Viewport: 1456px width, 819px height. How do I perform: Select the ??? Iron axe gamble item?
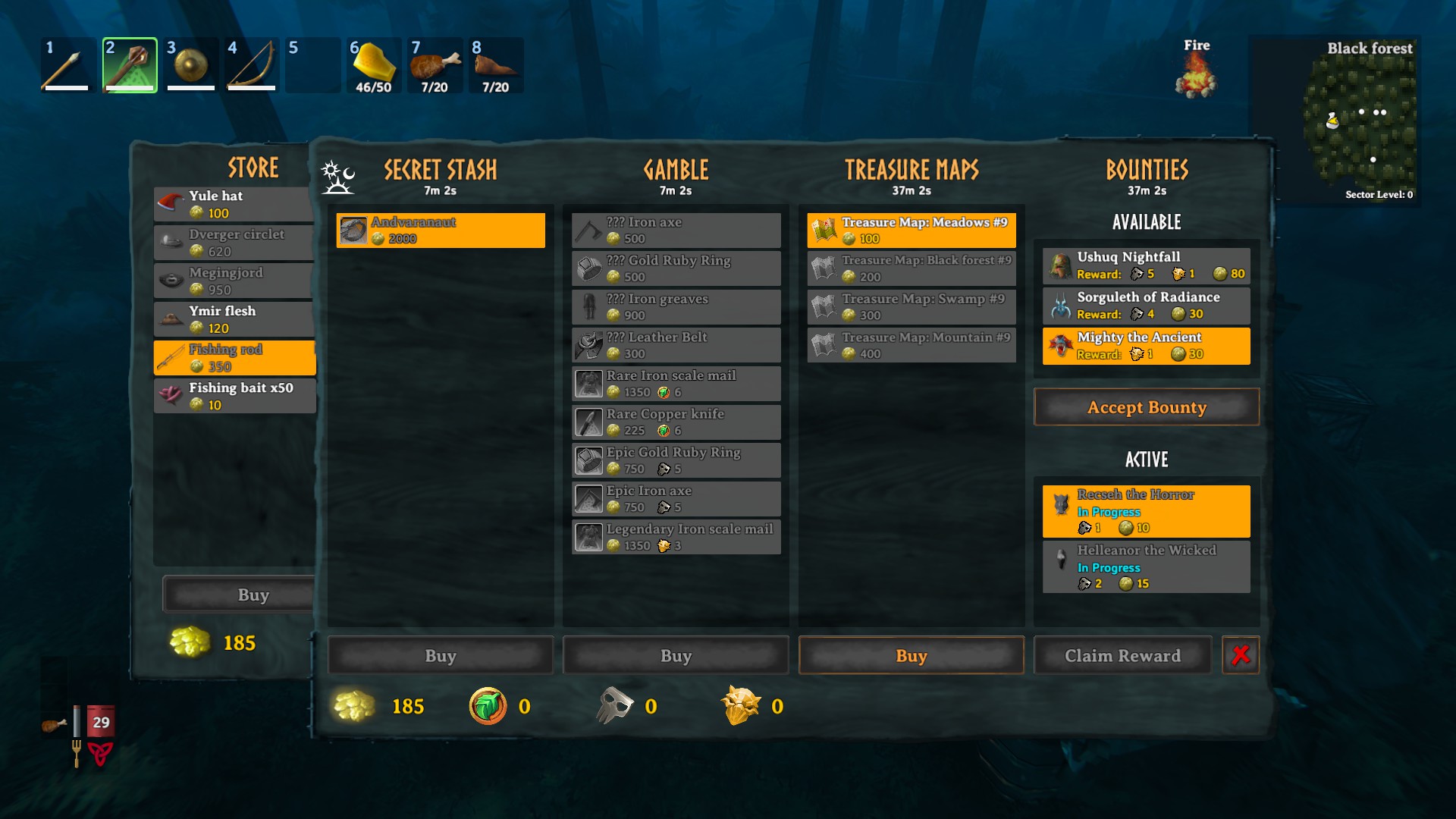(x=675, y=230)
